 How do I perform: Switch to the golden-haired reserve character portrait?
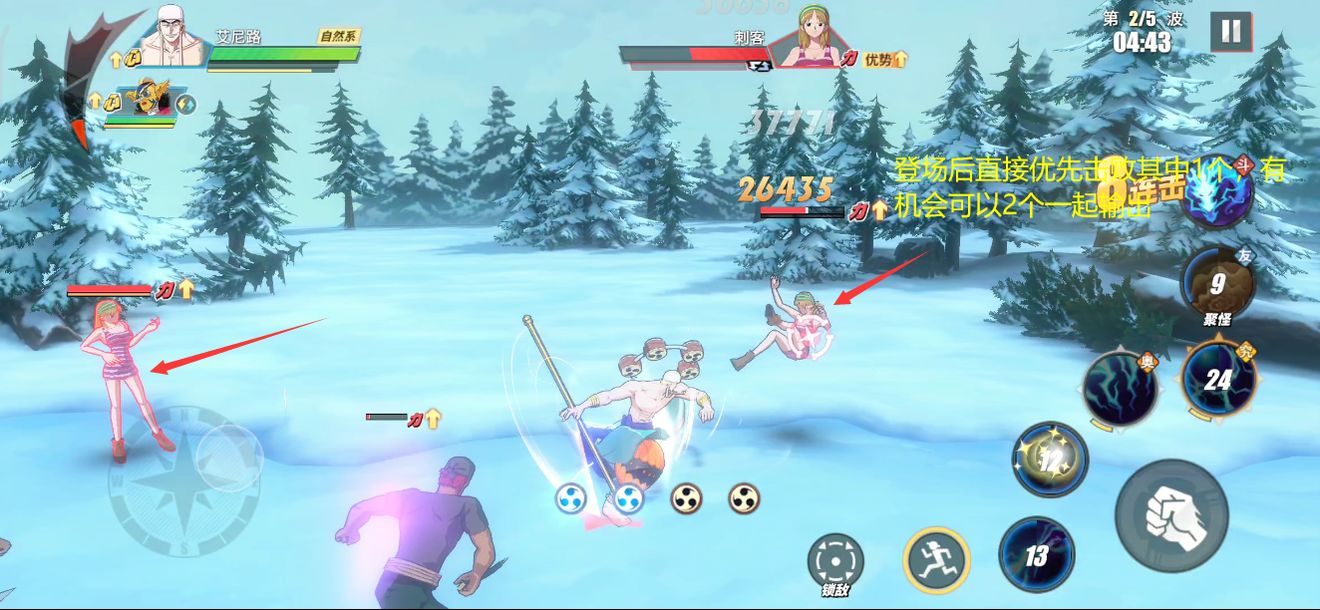149,99
